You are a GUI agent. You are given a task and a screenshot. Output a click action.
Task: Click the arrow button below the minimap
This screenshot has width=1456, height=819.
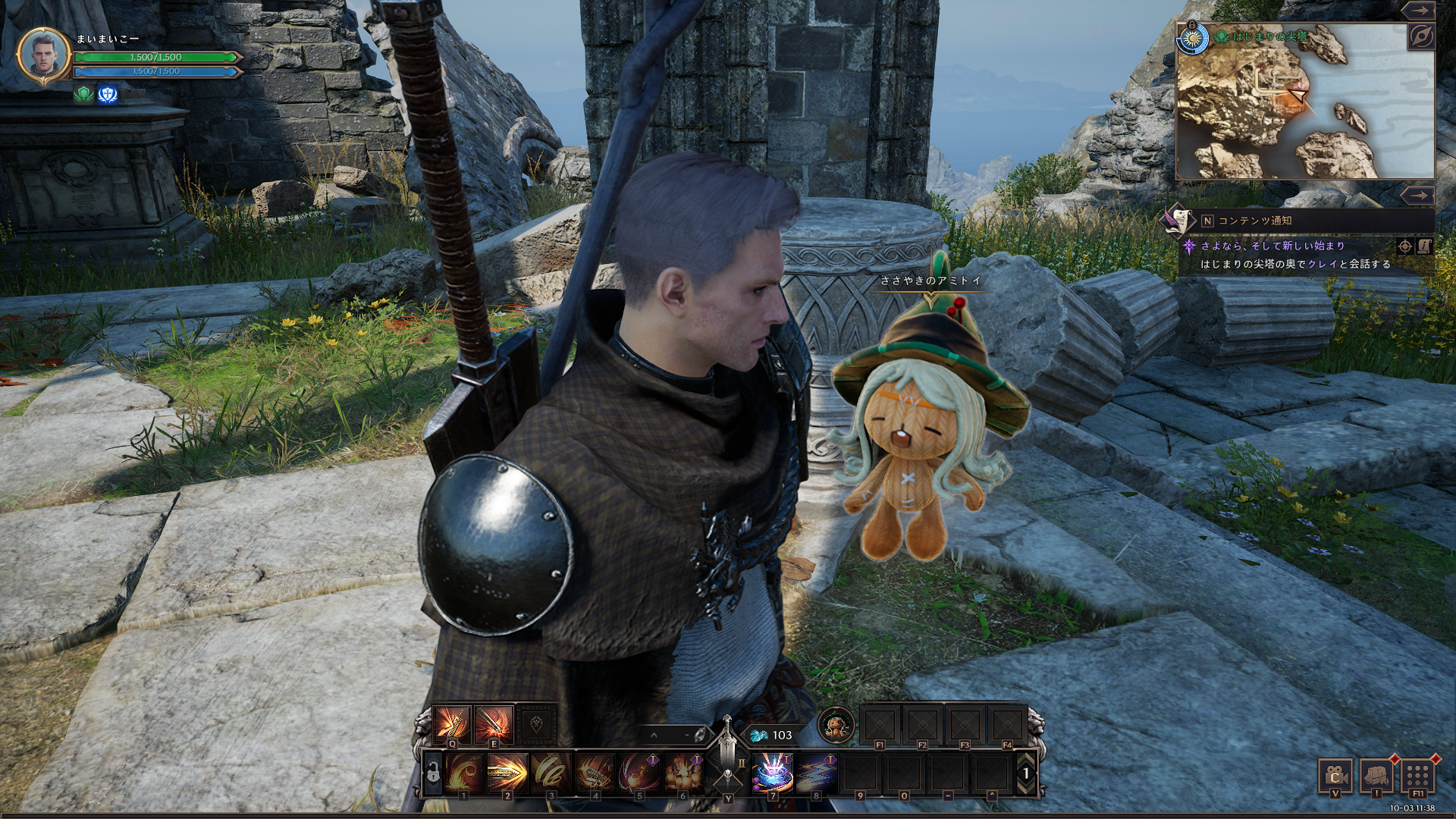1417,196
